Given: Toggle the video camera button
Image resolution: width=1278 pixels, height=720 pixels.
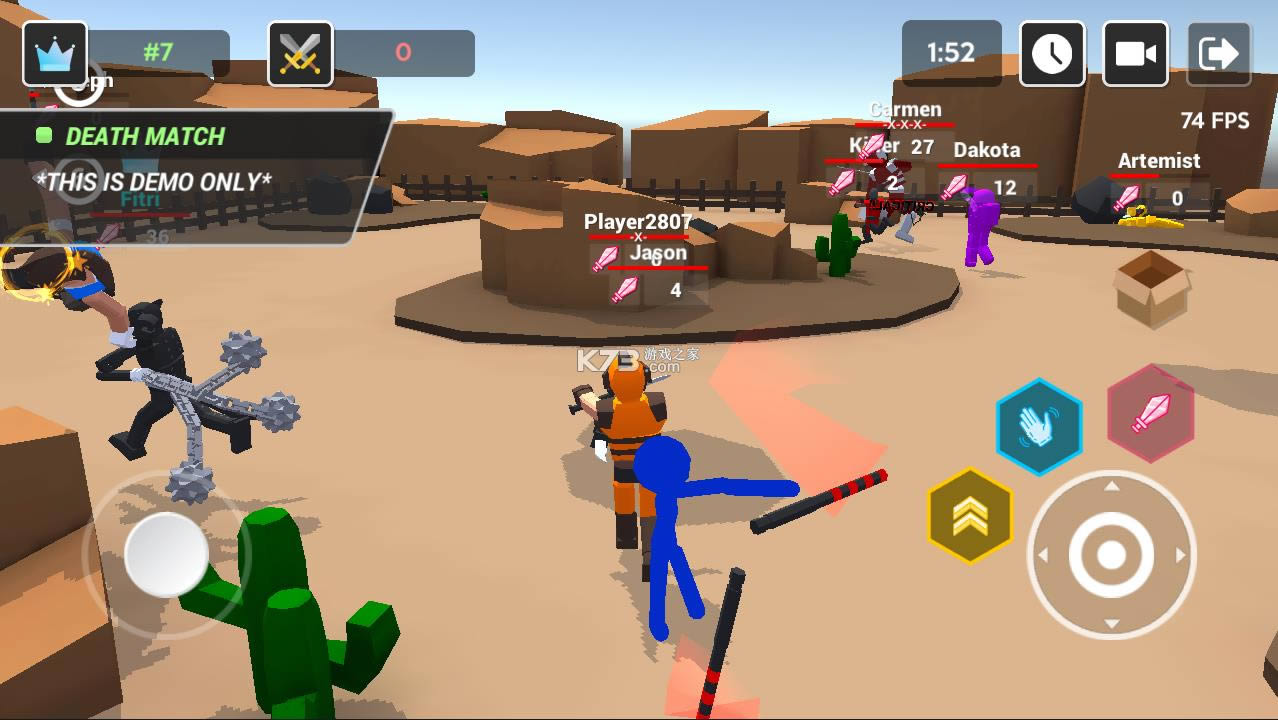Looking at the screenshot, I should [1135, 53].
